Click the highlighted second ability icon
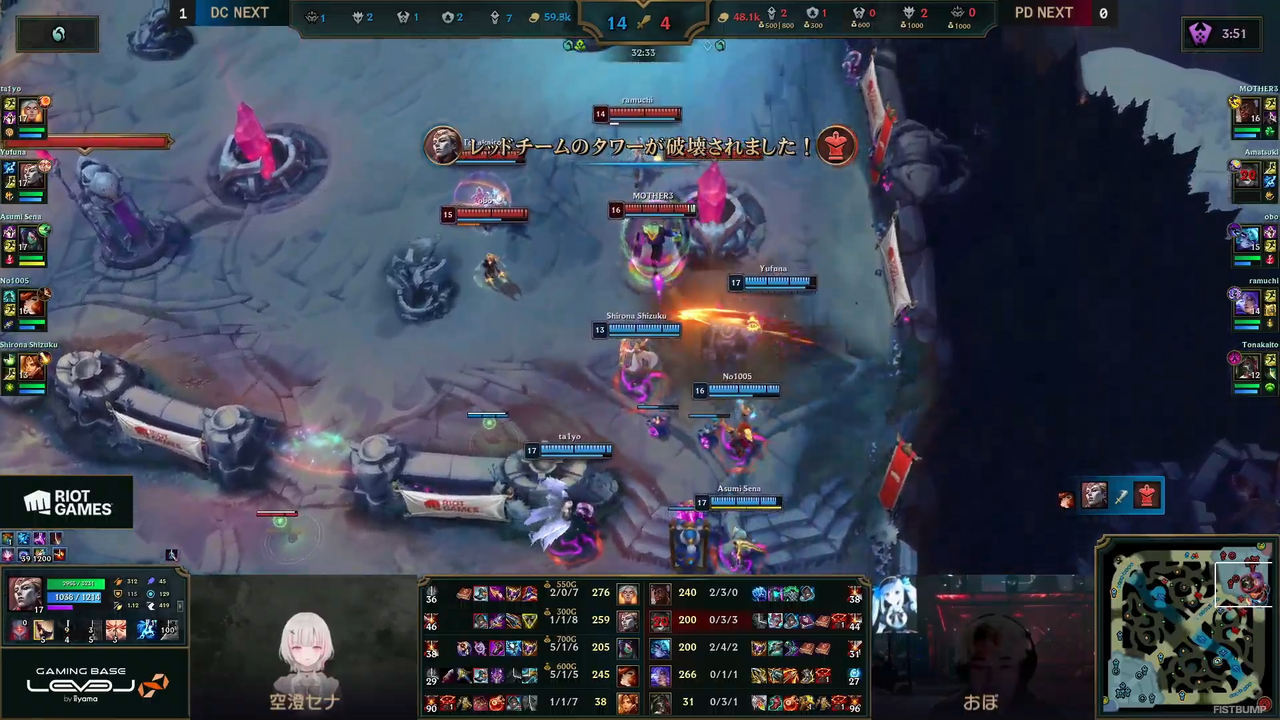 44,630
